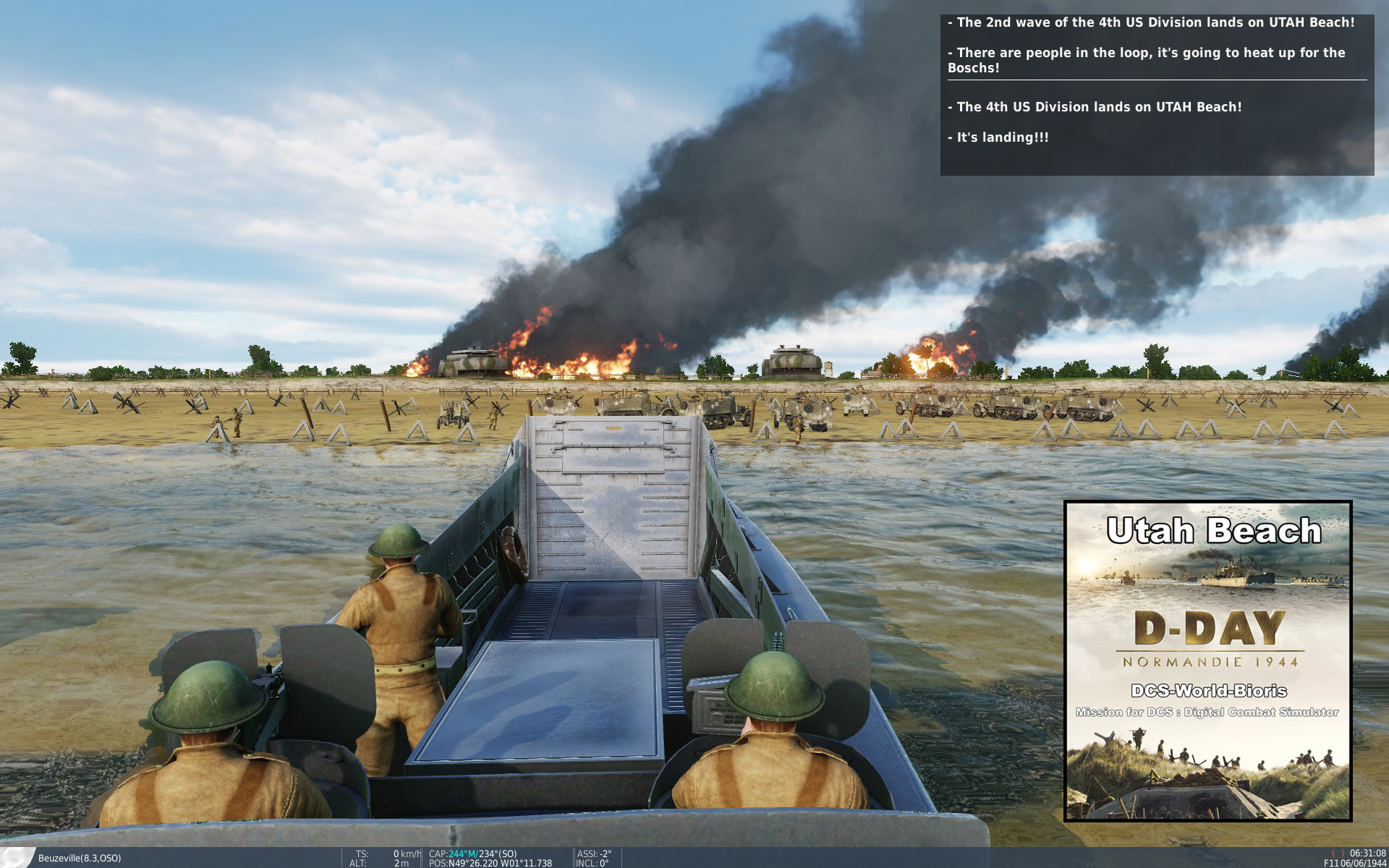This screenshot has width=1389, height=868.
Task: Click the Utah Beach D-Day mission poster
Action: coord(1207,660)
